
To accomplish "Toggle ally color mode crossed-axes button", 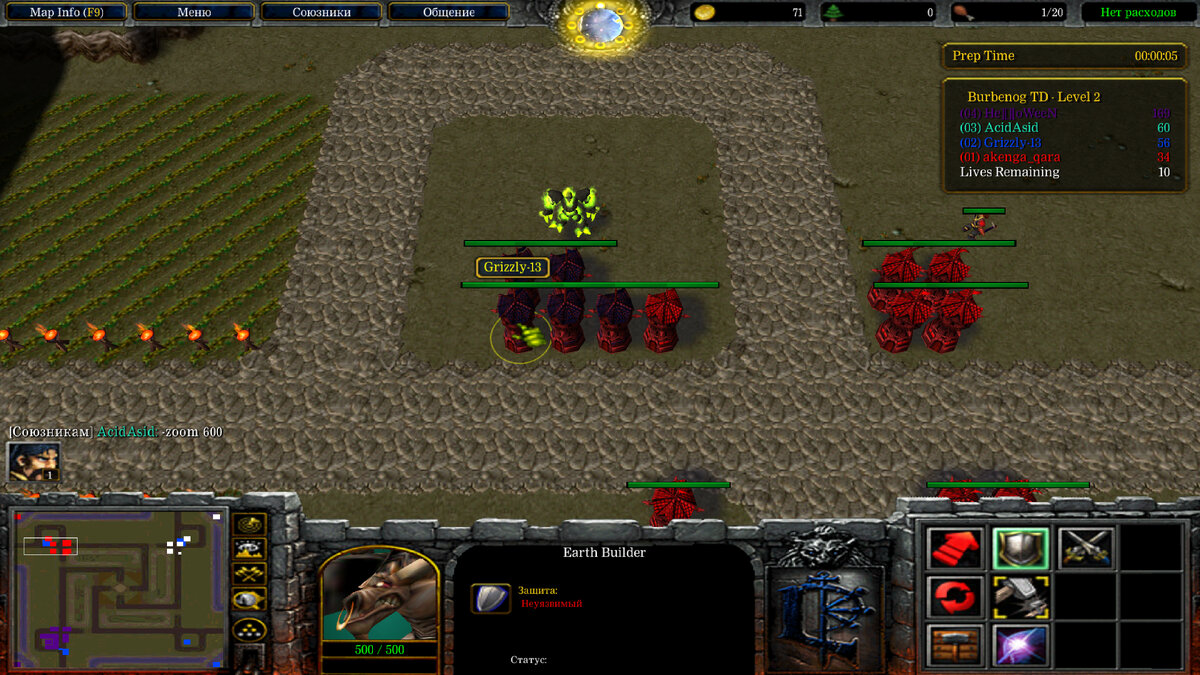I will tap(249, 574).
